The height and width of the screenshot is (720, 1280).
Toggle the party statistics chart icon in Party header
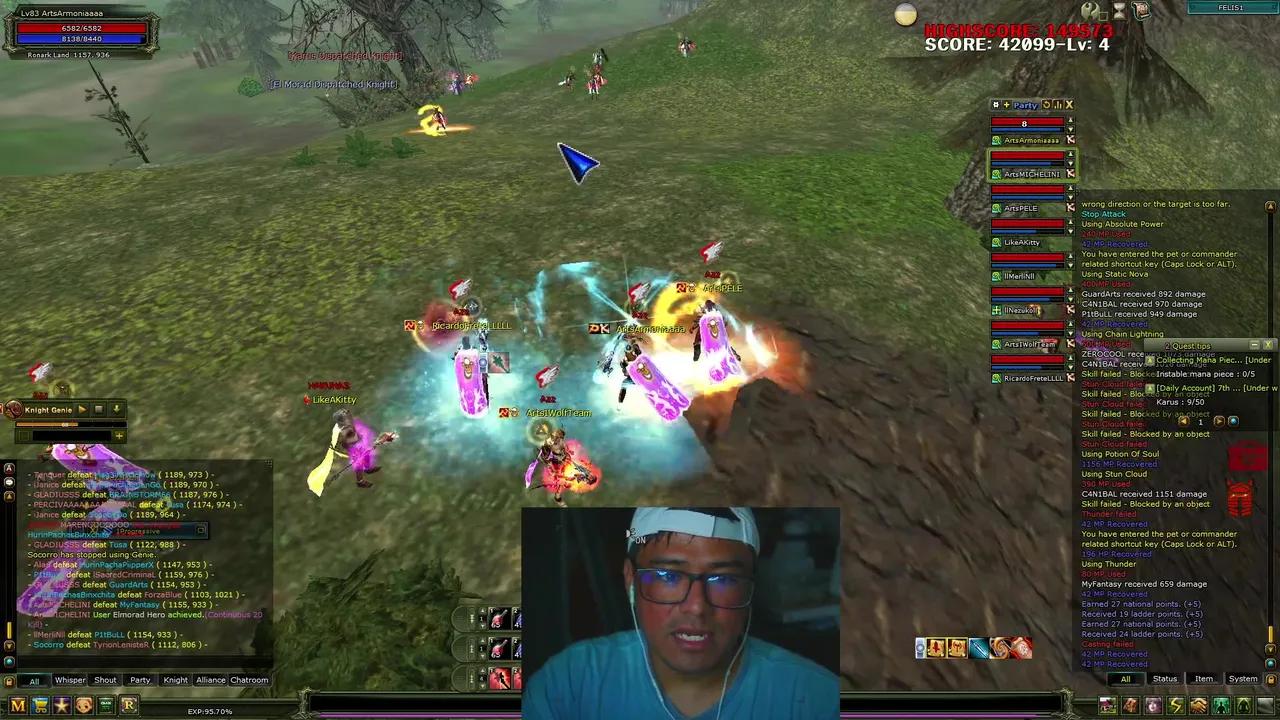click(x=1058, y=105)
